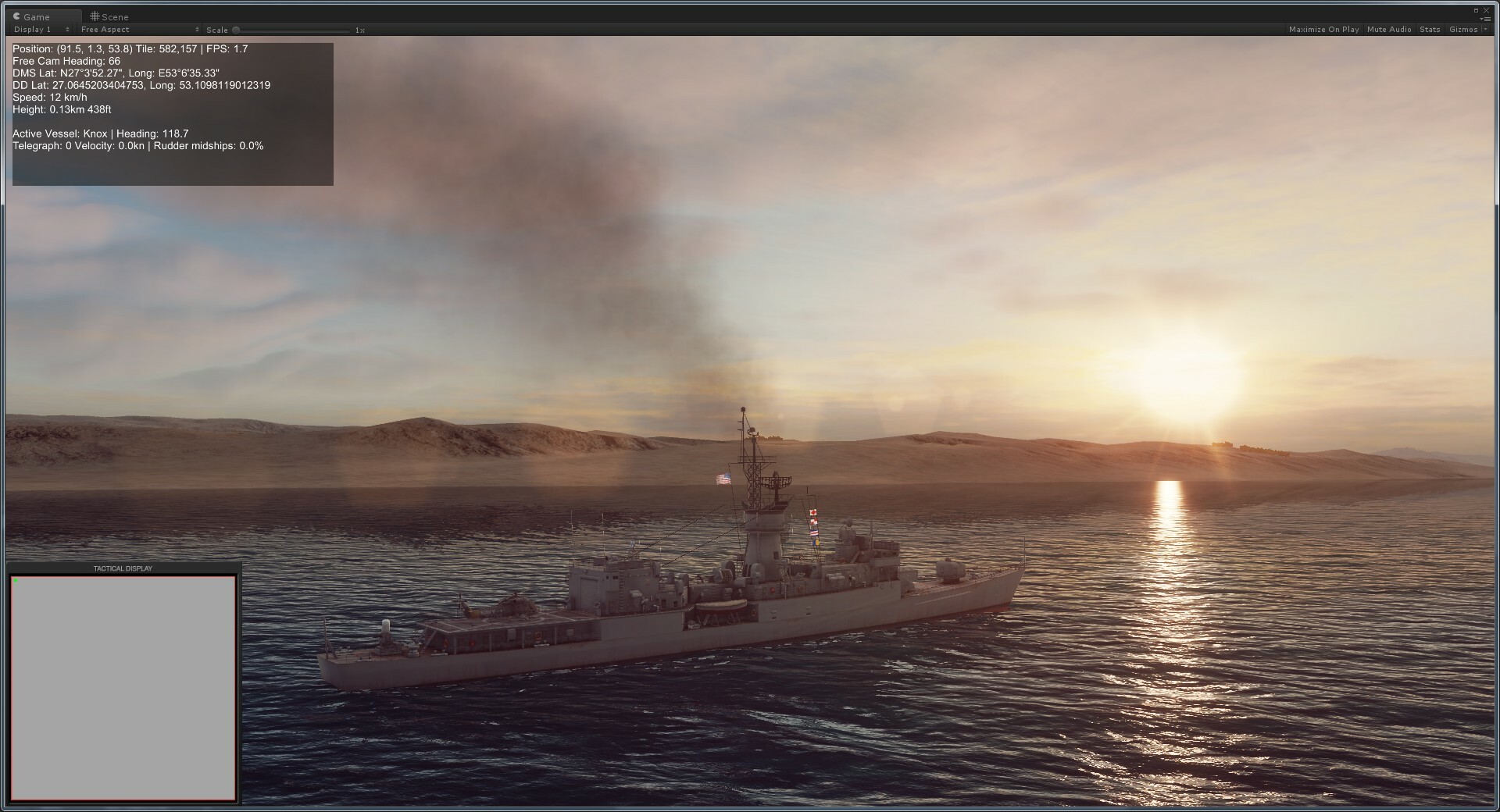The height and width of the screenshot is (812, 1500).
Task: Click the stepper arrows beside Free Aspect
Action: click(197, 30)
